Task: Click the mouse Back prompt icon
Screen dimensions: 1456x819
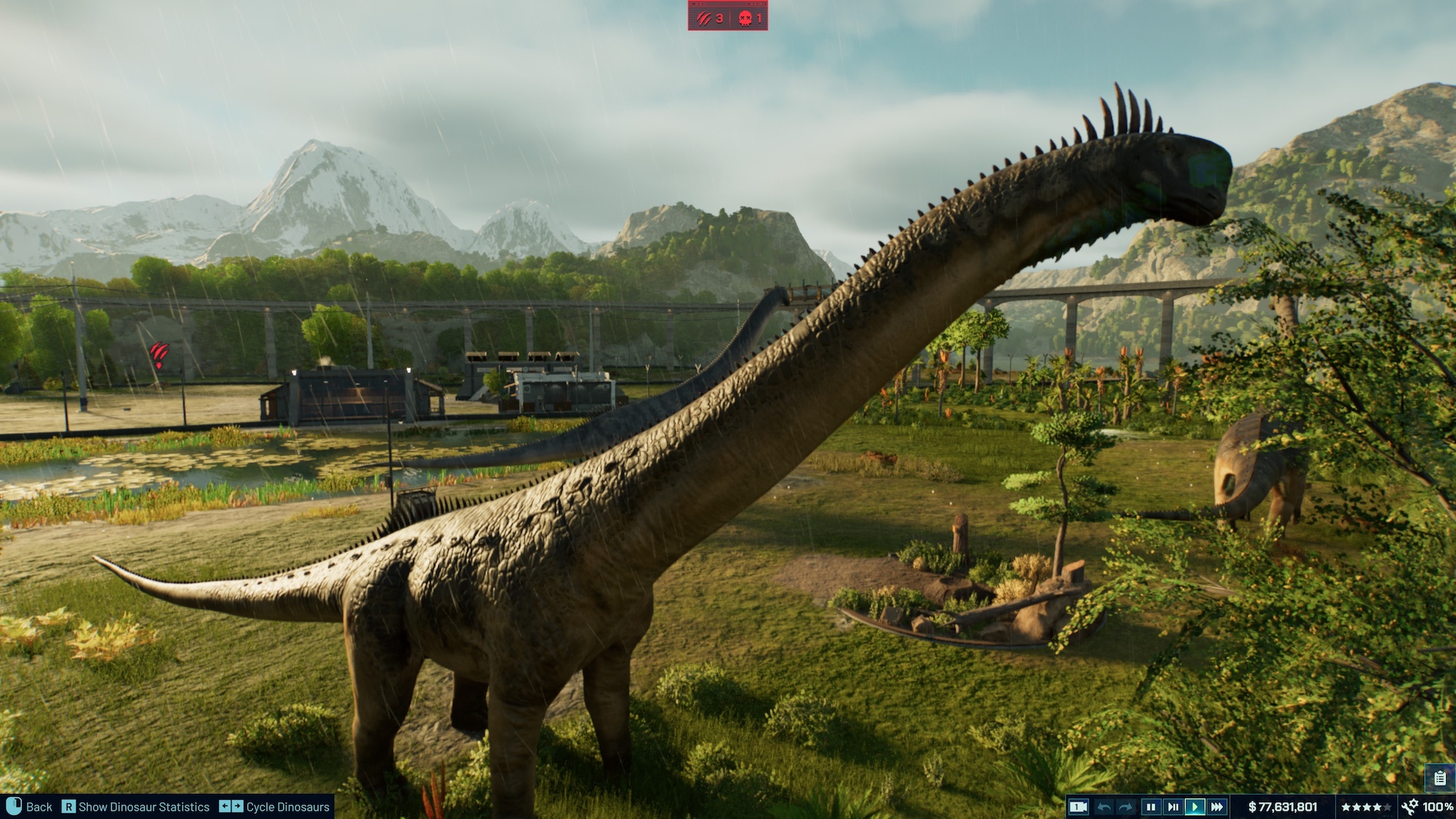Action: tap(14, 806)
